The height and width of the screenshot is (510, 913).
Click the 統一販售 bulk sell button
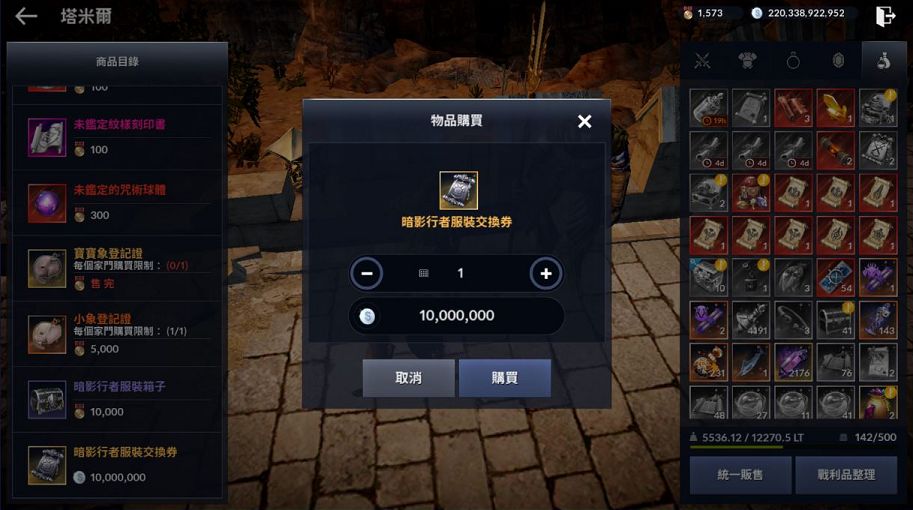pos(740,475)
